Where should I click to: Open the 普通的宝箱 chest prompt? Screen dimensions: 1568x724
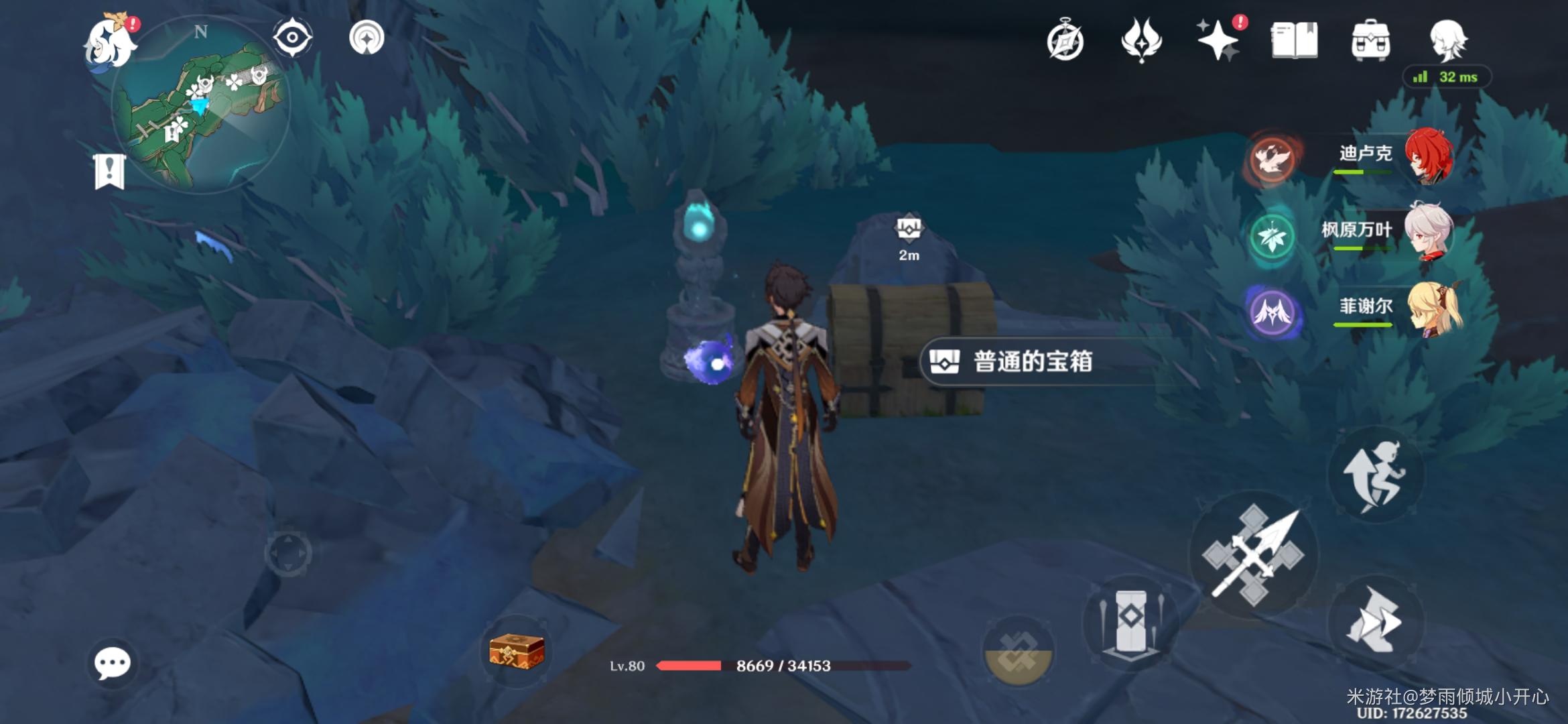pyautogui.click(x=1032, y=362)
